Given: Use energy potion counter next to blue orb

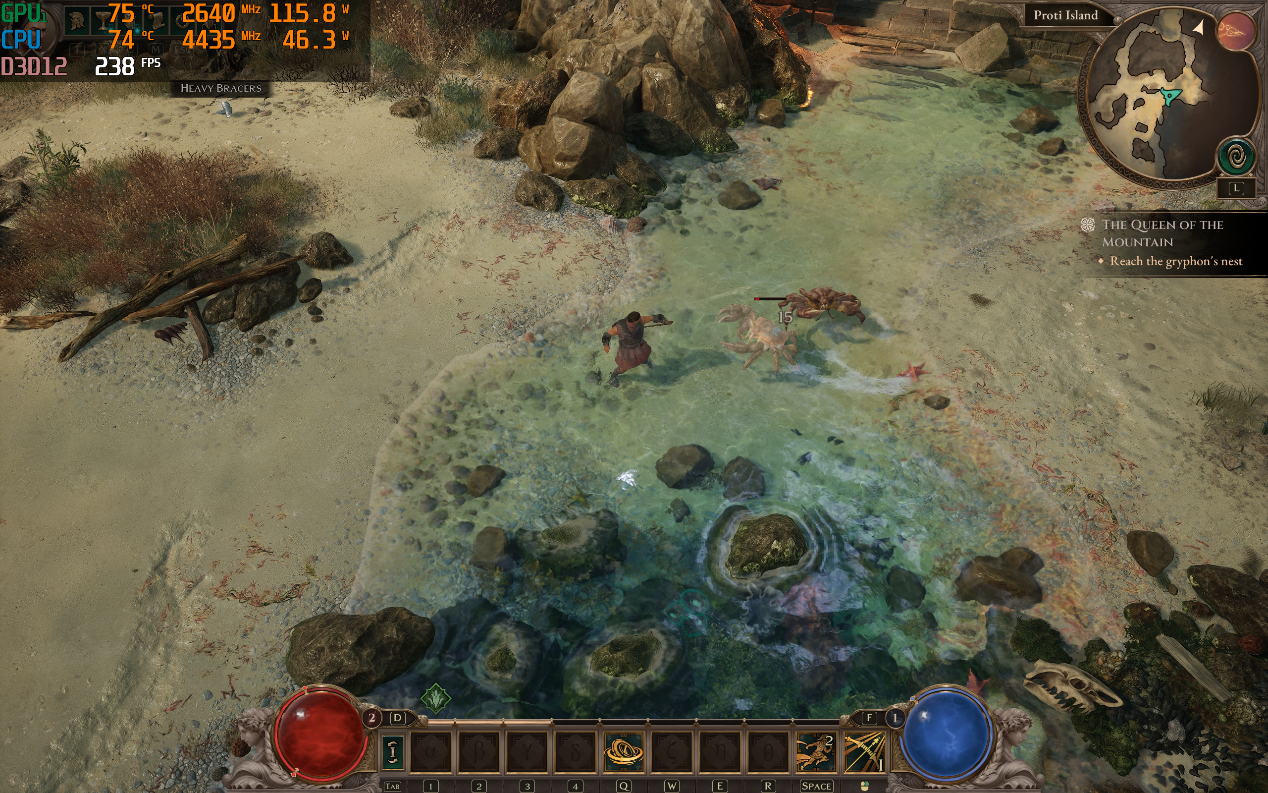Looking at the screenshot, I should pos(895,717).
